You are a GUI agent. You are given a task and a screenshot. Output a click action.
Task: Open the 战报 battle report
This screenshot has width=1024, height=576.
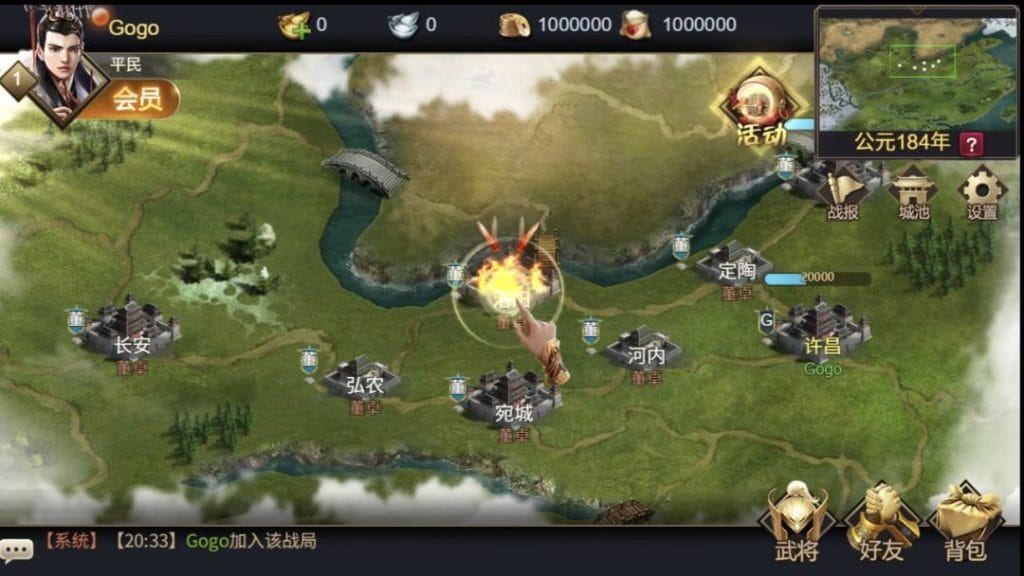[843, 192]
